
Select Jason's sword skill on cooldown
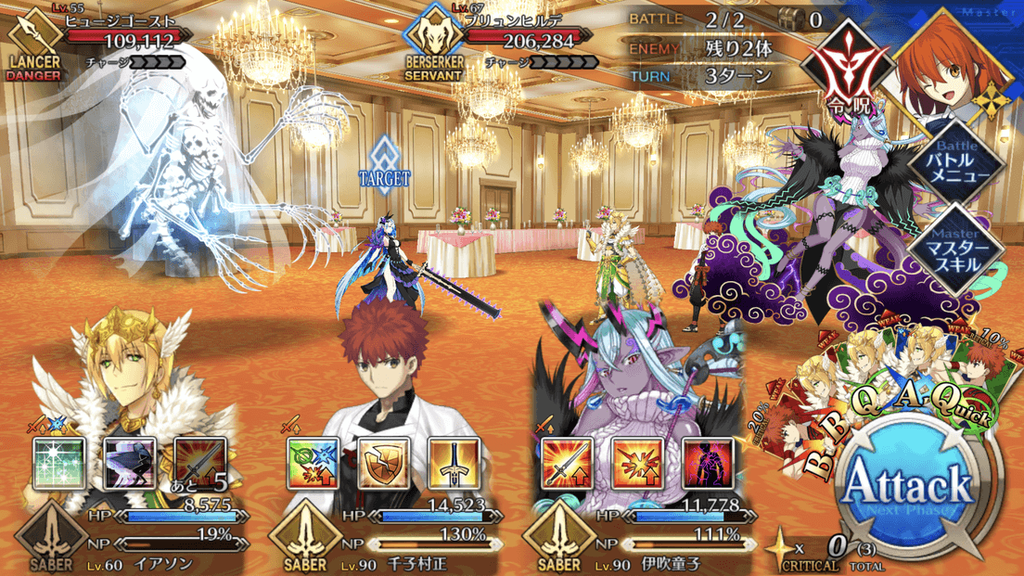200,463
